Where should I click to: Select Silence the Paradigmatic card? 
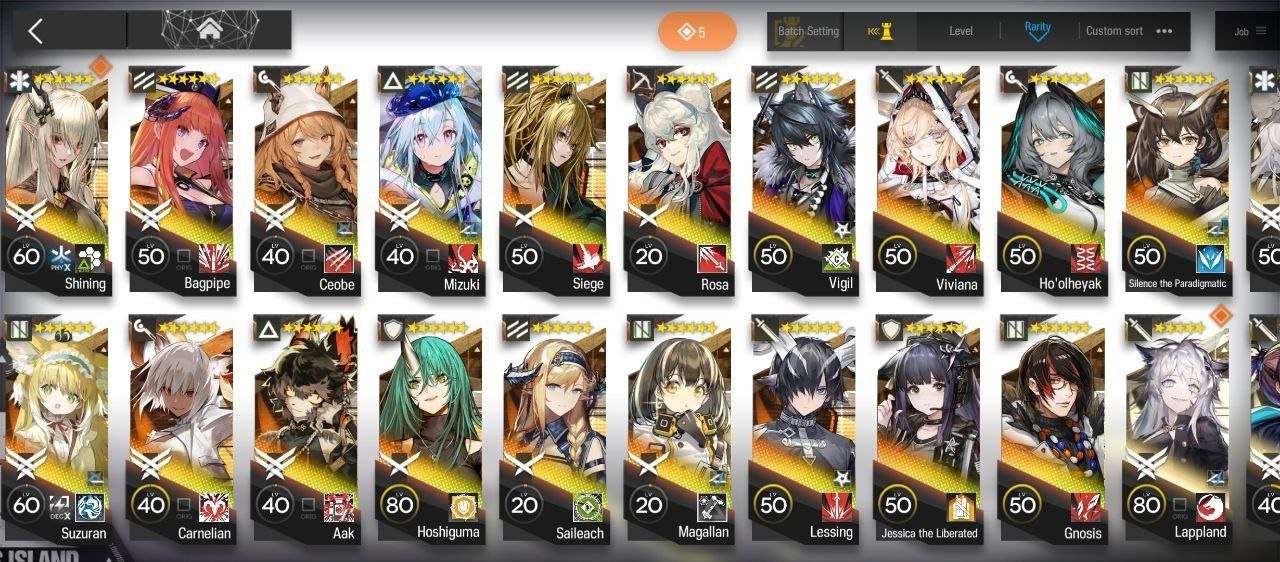[x=1177, y=180]
